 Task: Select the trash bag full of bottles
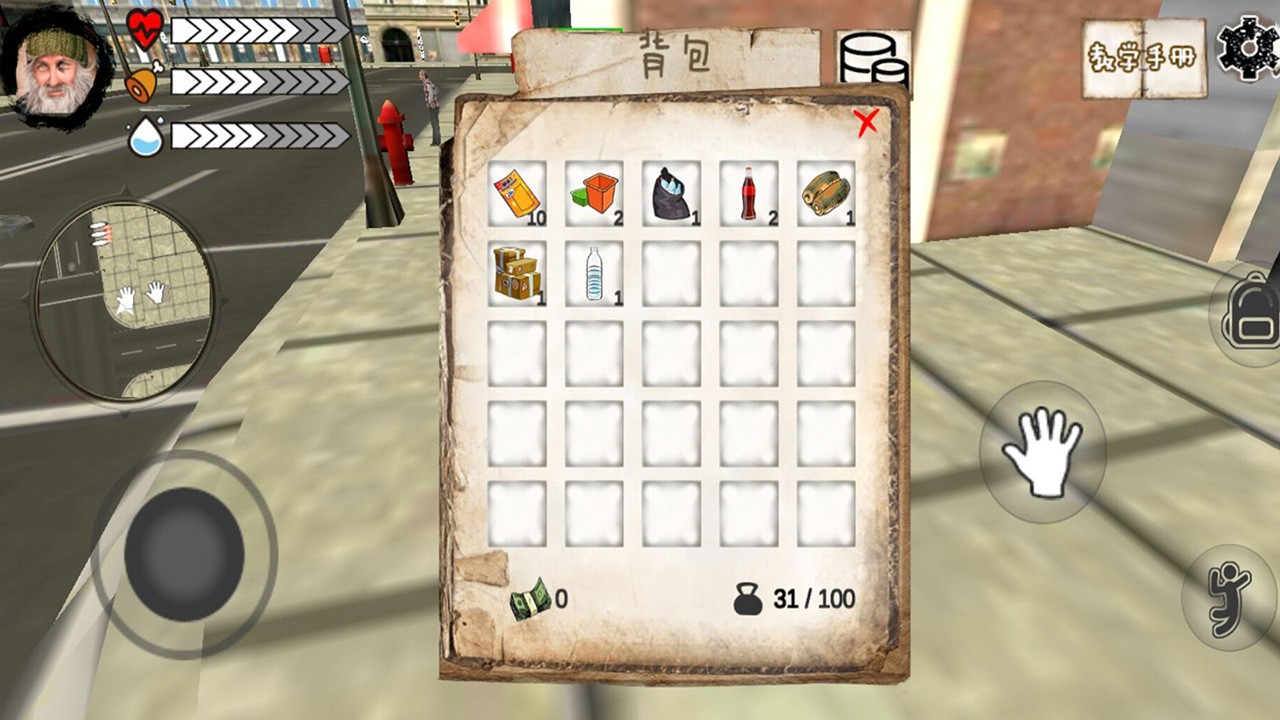[x=671, y=192]
